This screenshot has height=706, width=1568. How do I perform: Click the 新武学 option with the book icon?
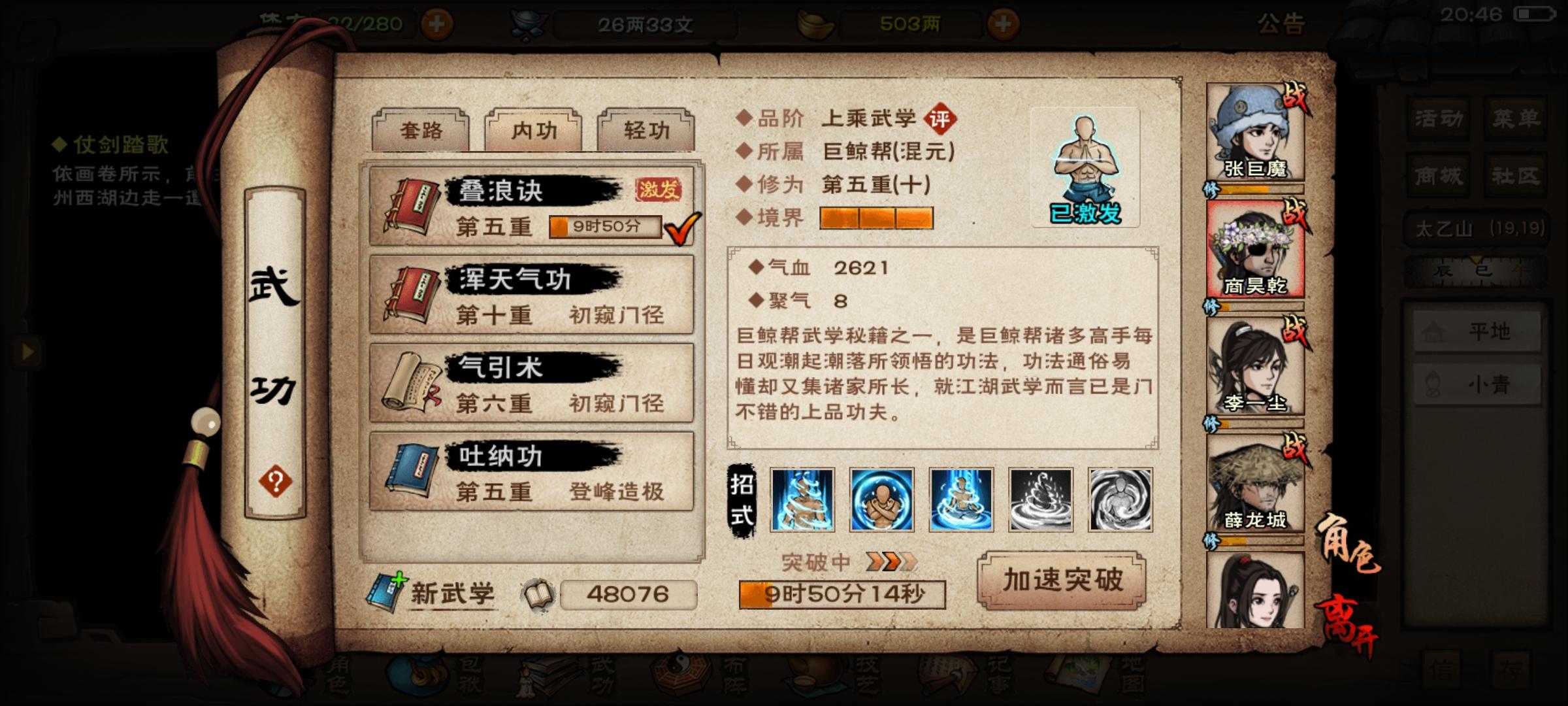(451, 592)
